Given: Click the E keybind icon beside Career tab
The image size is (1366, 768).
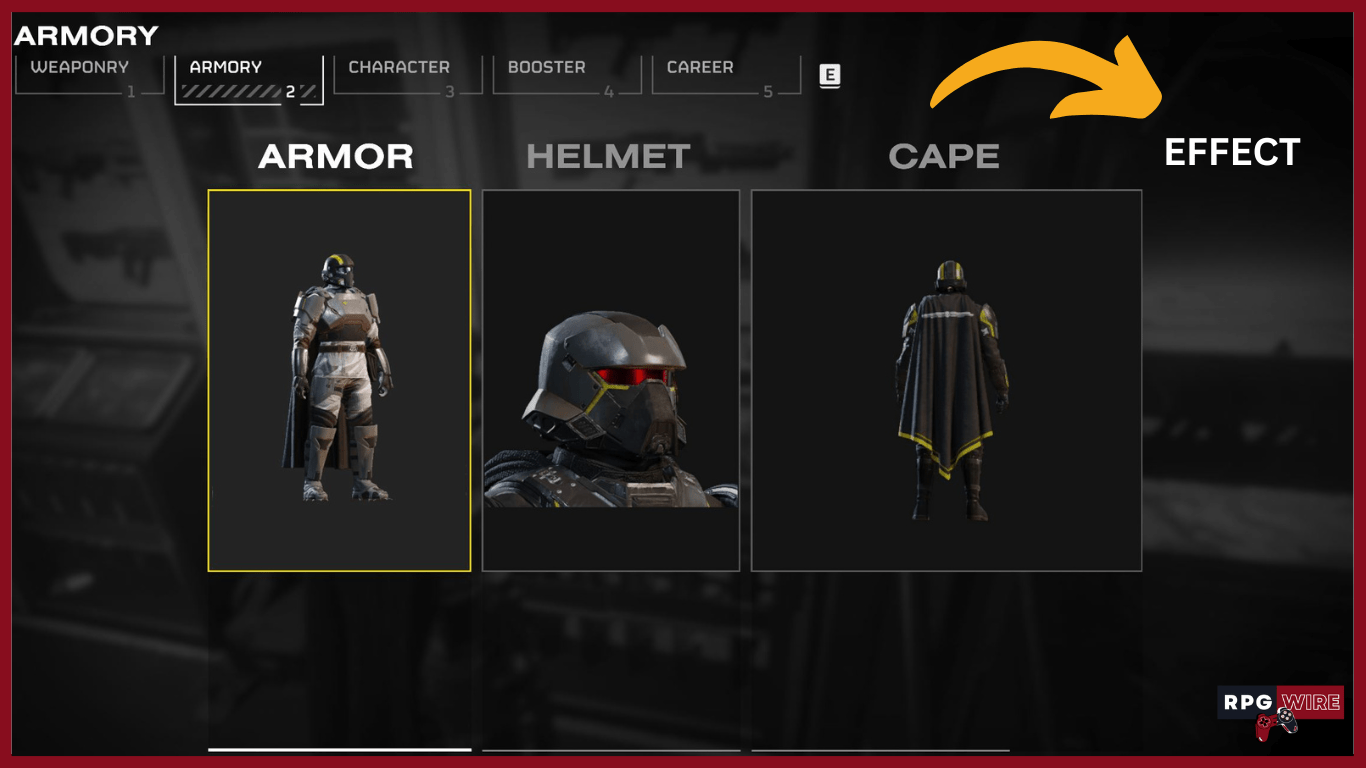Looking at the screenshot, I should click(828, 76).
